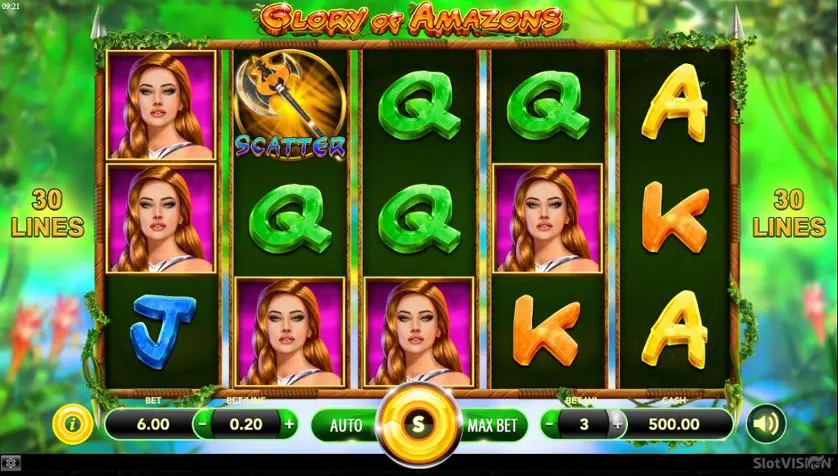
Task: Select MAX BET
Action: click(492, 425)
